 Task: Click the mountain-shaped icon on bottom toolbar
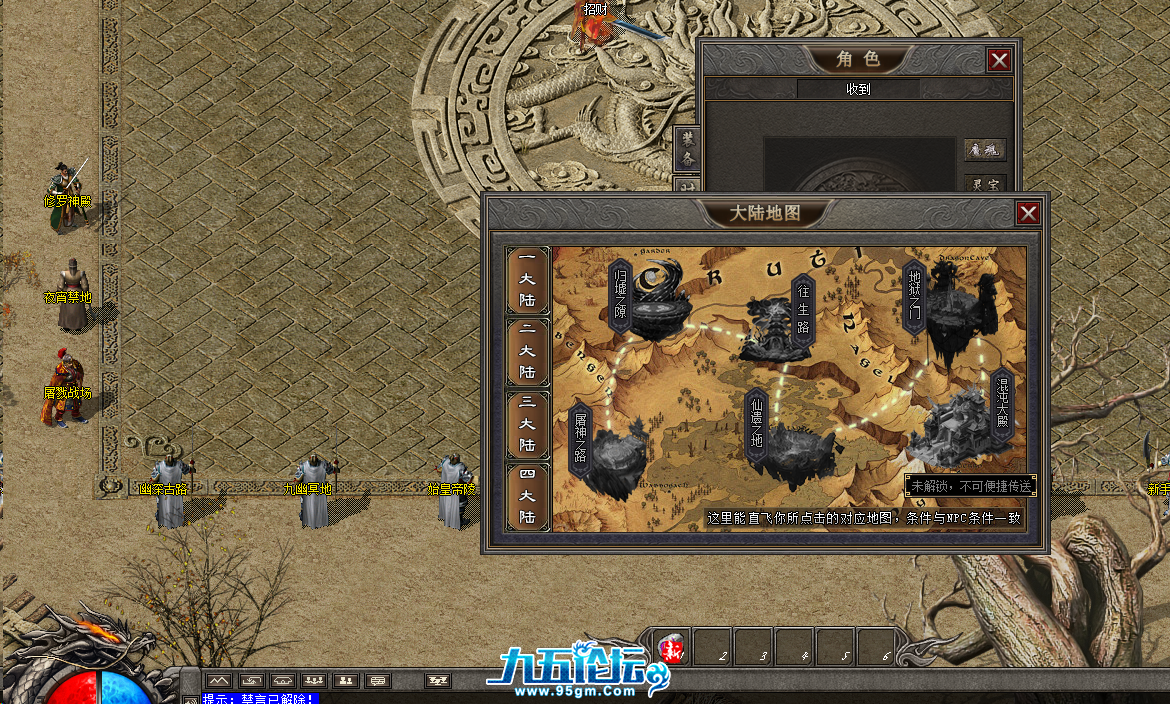(219, 681)
